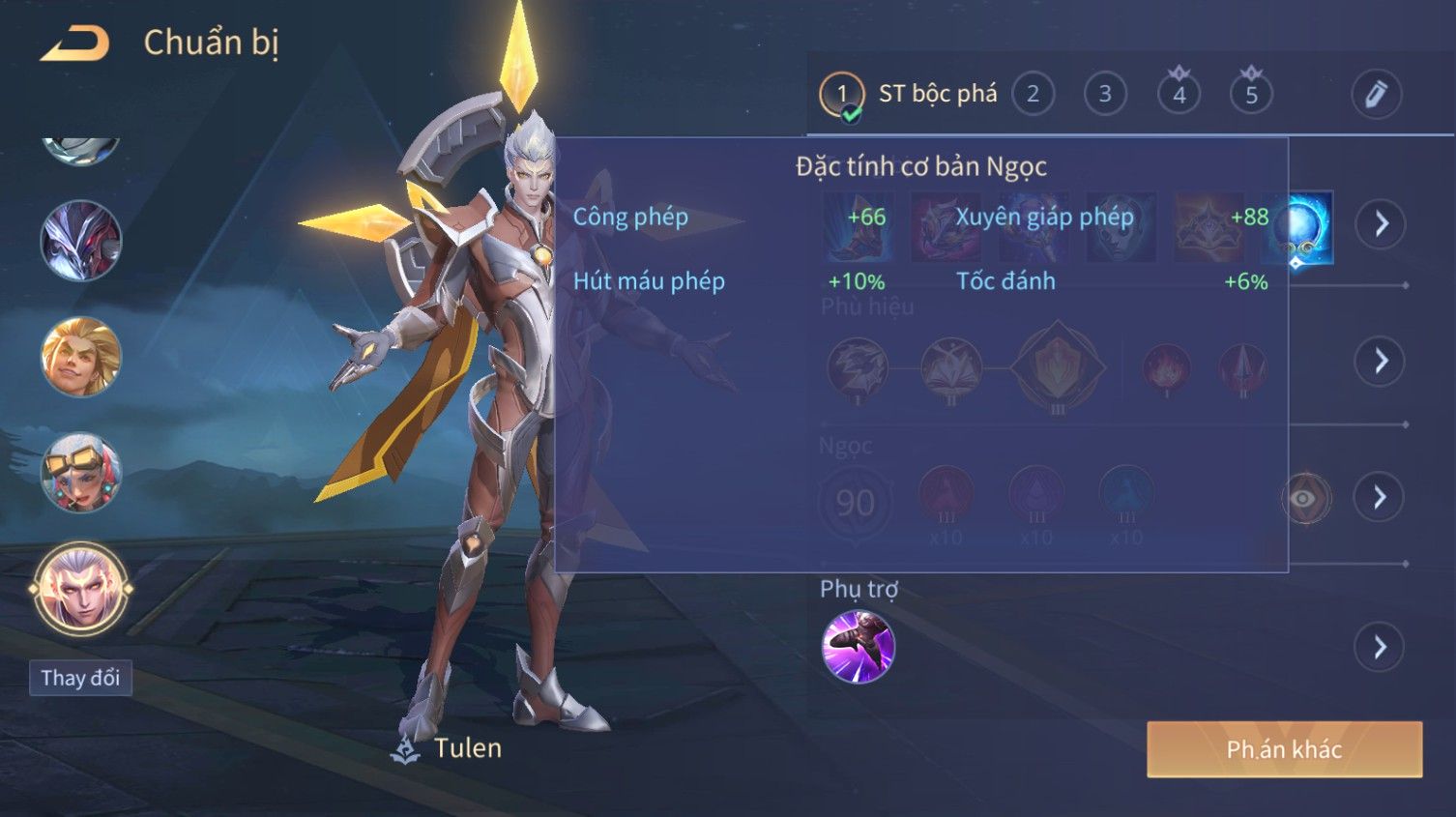Open build preset 5

pyautogui.click(x=1251, y=94)
